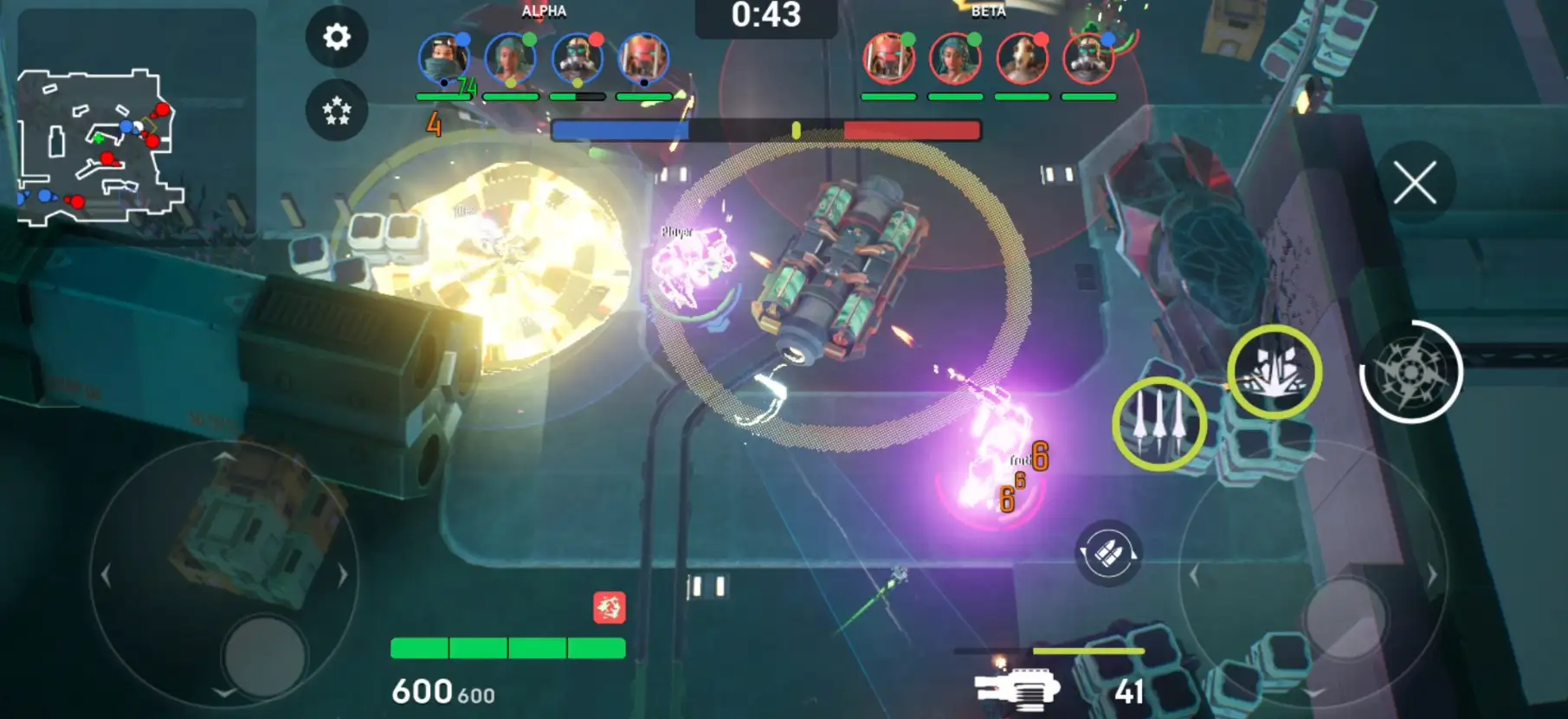1568x719 pixels.
Task: Tap the right aiming joystick thumb
Action: tap(1345, 616)
